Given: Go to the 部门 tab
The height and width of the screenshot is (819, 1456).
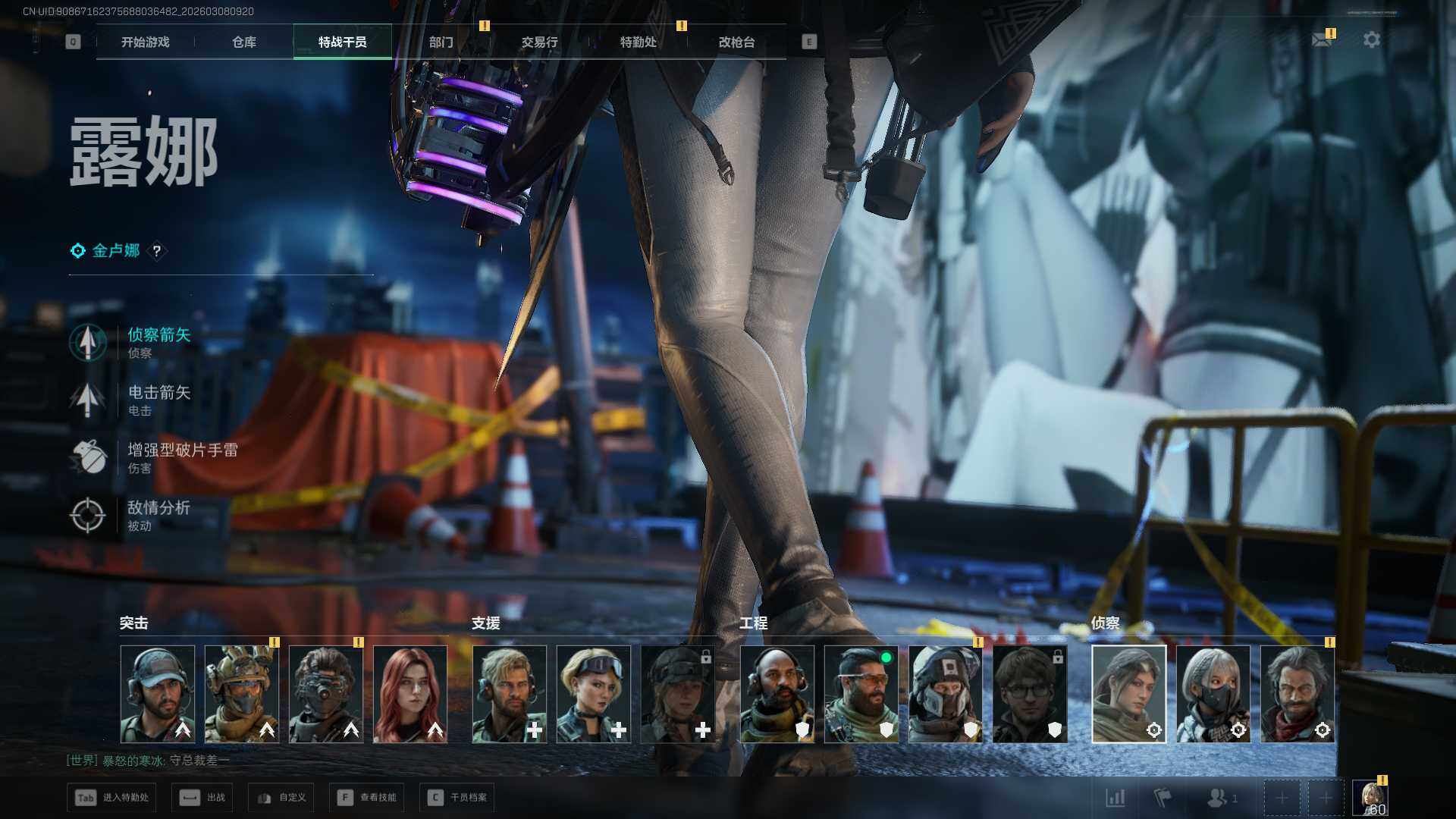Looking at the screenshot, I should point(441,42).
